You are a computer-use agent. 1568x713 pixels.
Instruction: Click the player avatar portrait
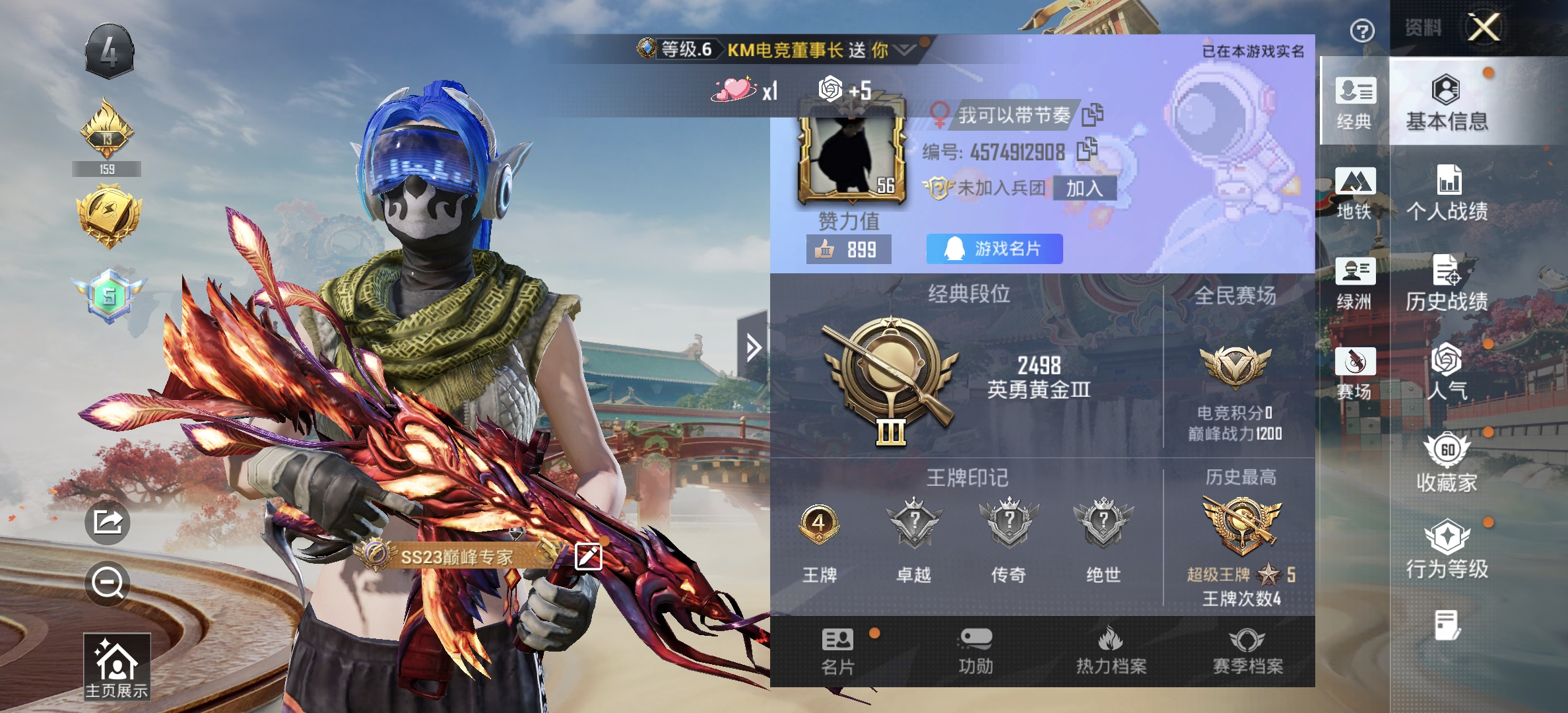coord(851,158)
